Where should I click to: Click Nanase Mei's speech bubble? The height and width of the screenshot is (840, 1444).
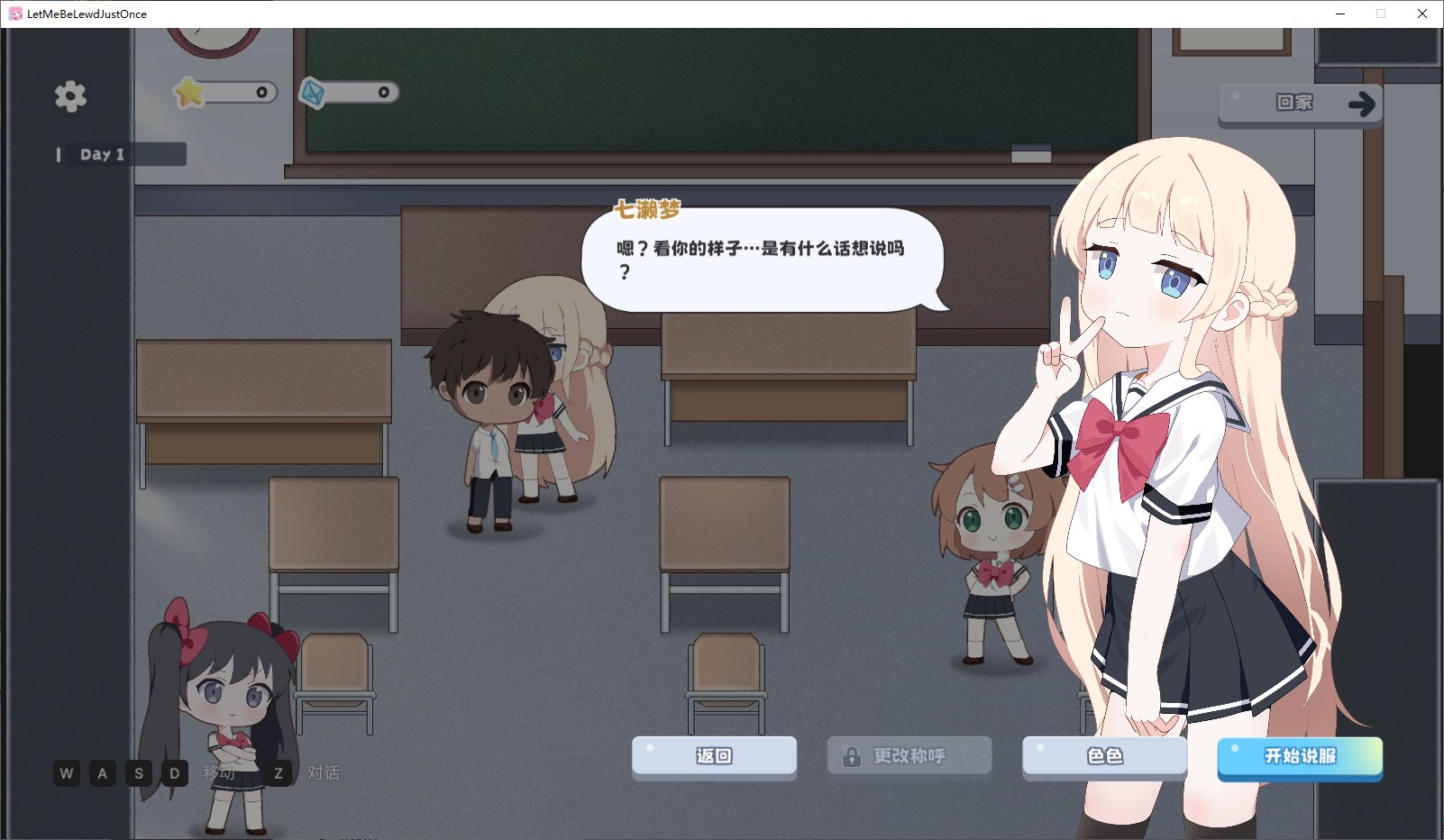point(764,259)
